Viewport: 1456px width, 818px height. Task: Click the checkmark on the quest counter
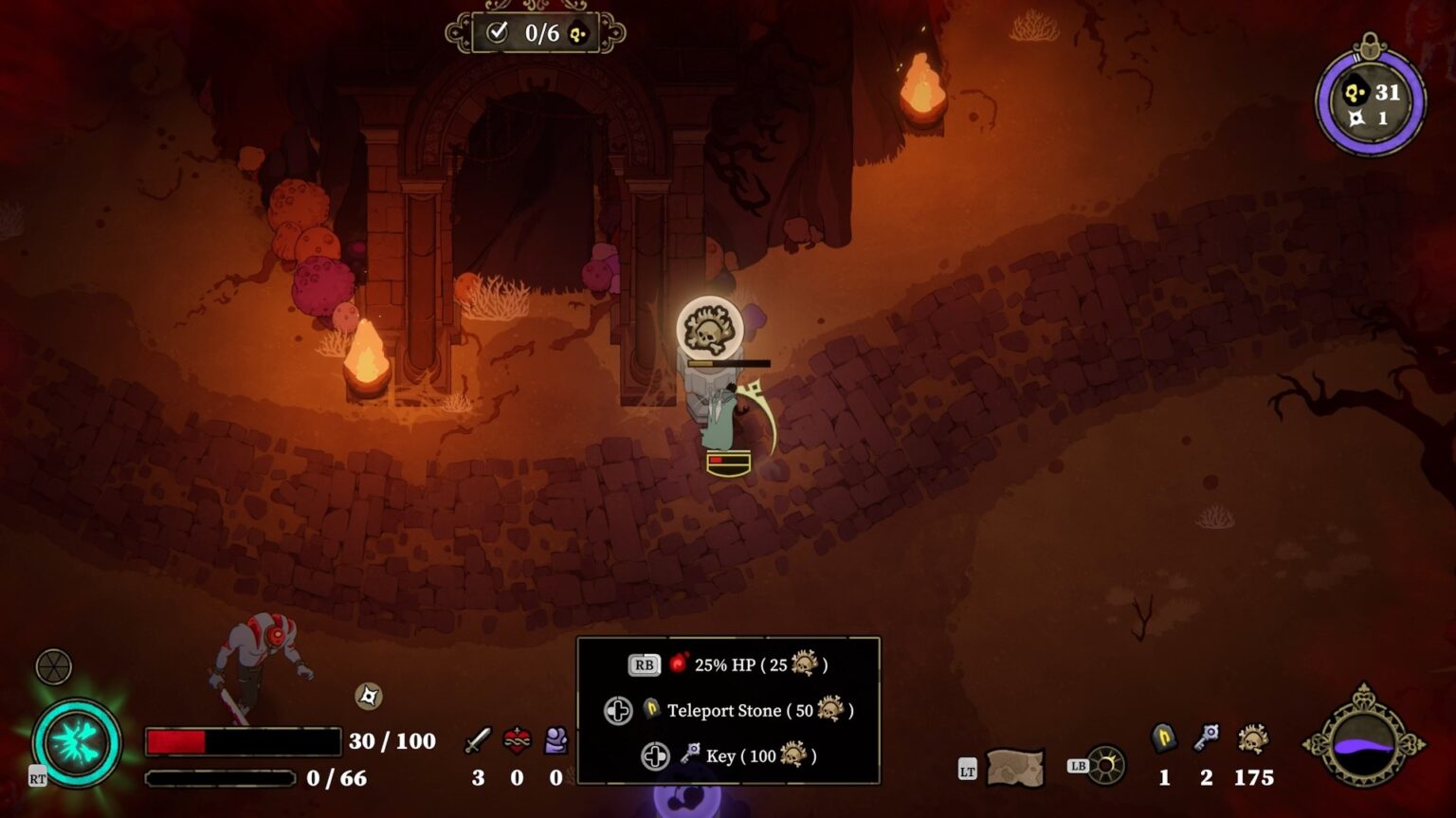point(500,31)
